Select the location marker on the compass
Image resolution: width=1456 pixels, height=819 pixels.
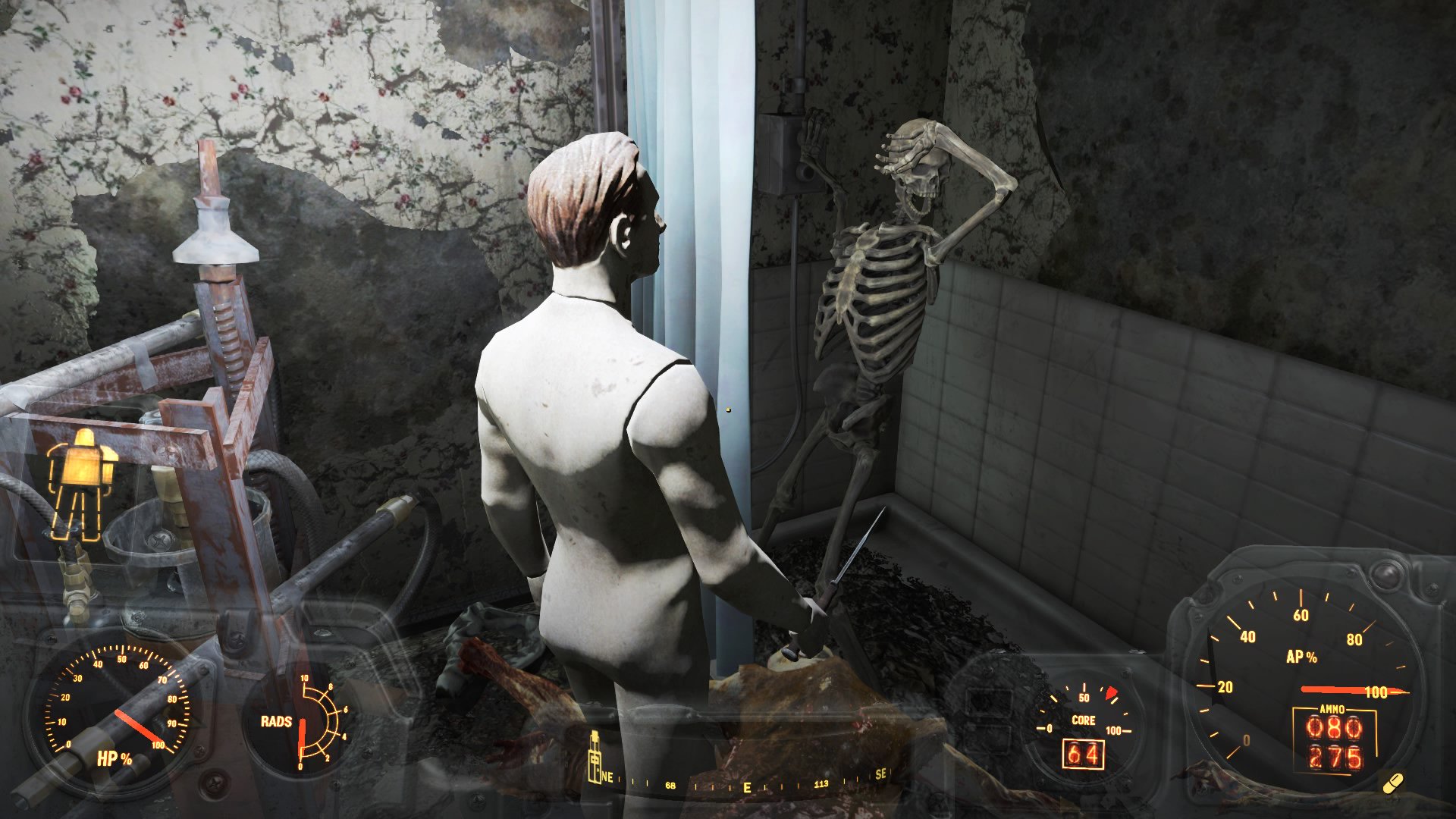pos(595,757)
